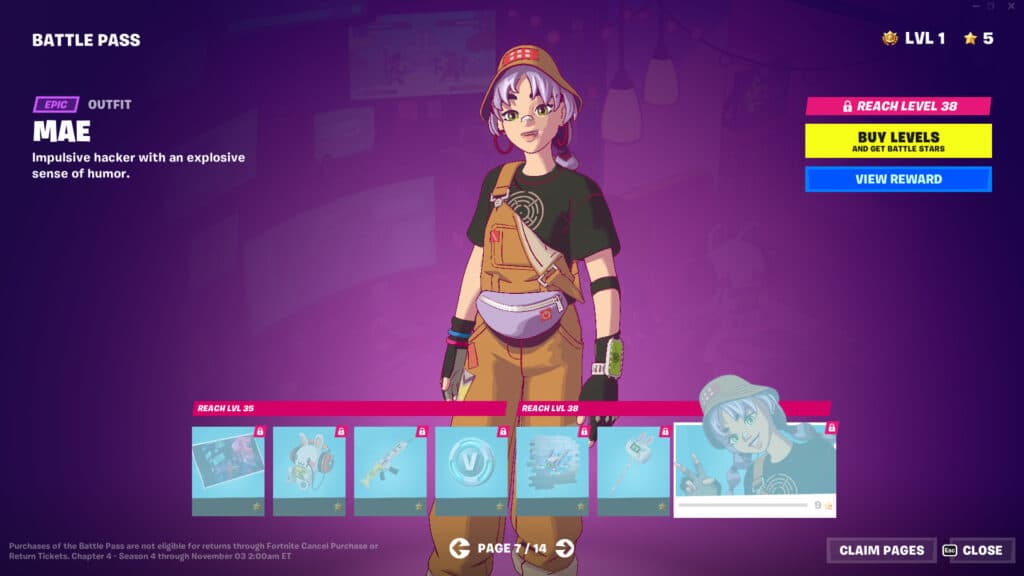The width and height of the screenshot is (1024, 576).
Task: Open the Claim Pages option
Action: coord(881,550)
